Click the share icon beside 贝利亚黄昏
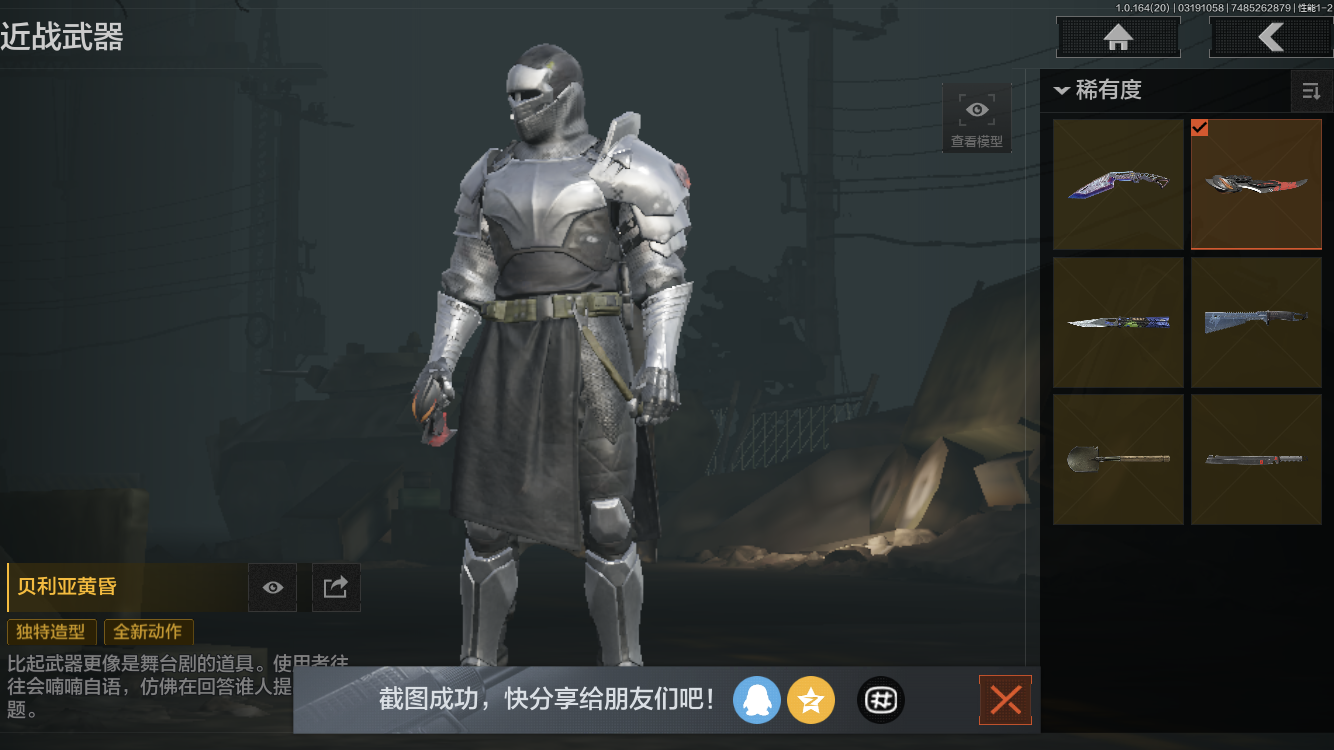Image resolution: width=1334 pixels, height=750 pixels. (x=336, y=587)
